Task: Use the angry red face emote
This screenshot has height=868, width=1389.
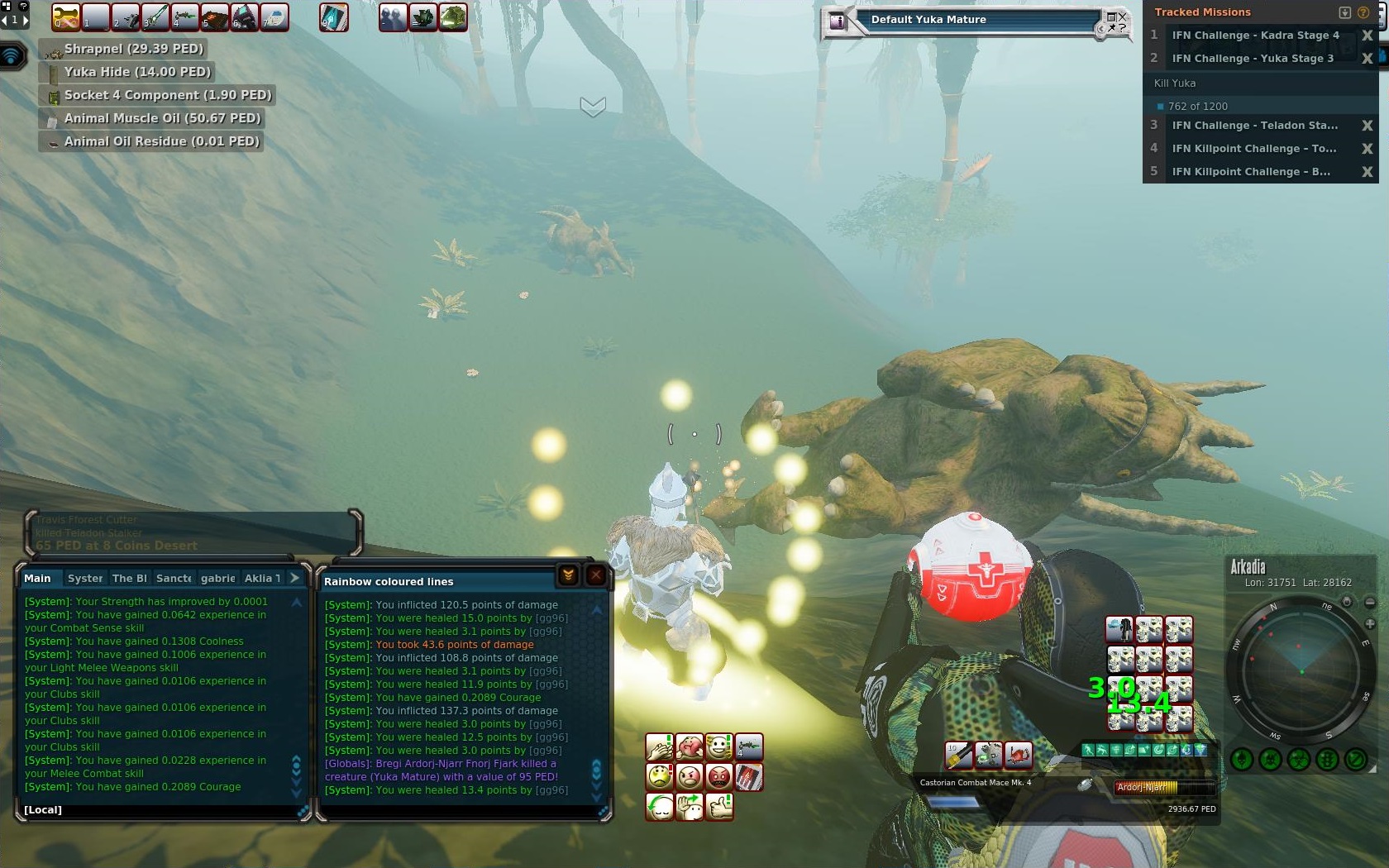Action: (719, 777)
